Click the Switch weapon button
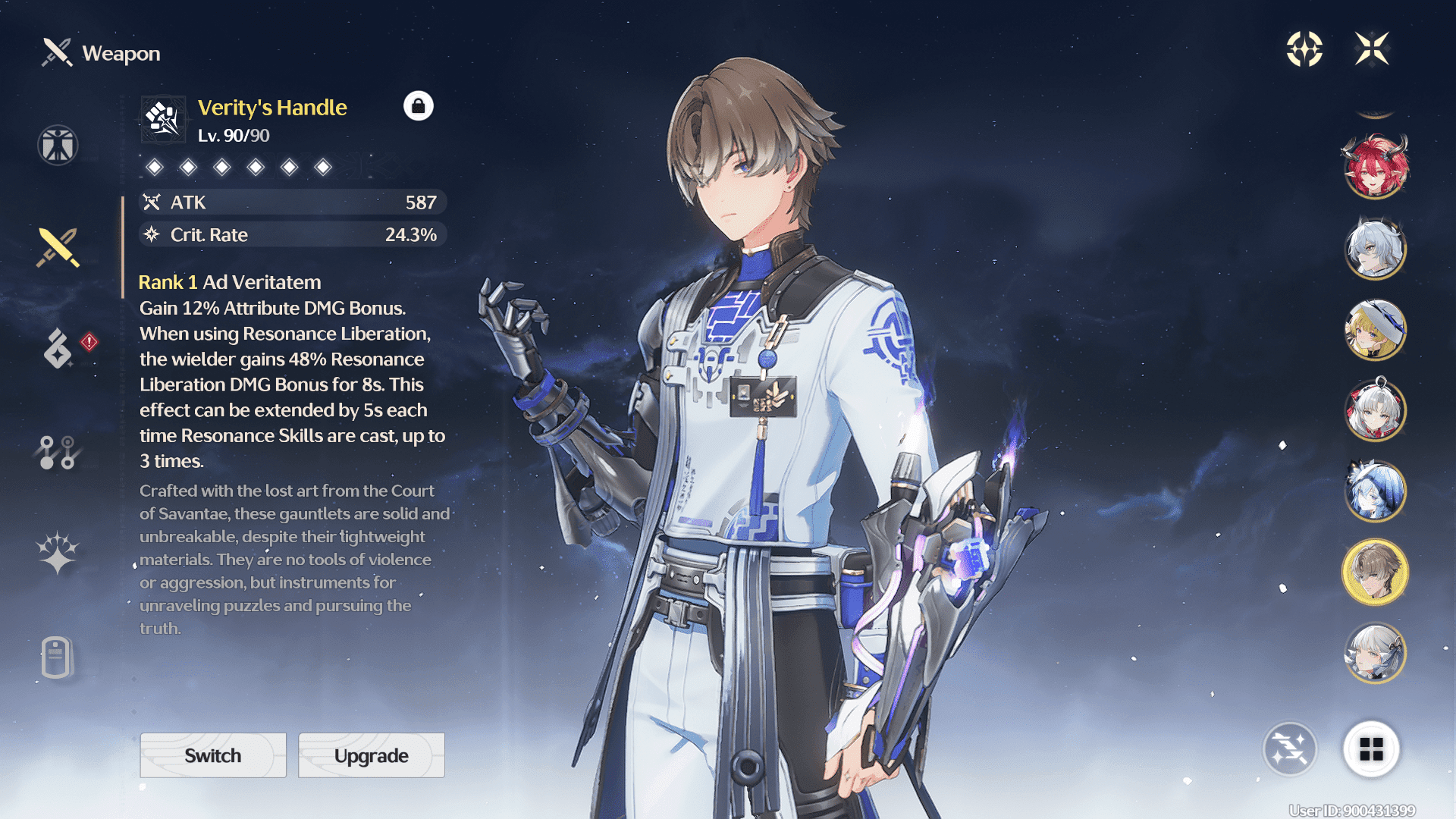The image size is (1456, 819). point(213,755)
